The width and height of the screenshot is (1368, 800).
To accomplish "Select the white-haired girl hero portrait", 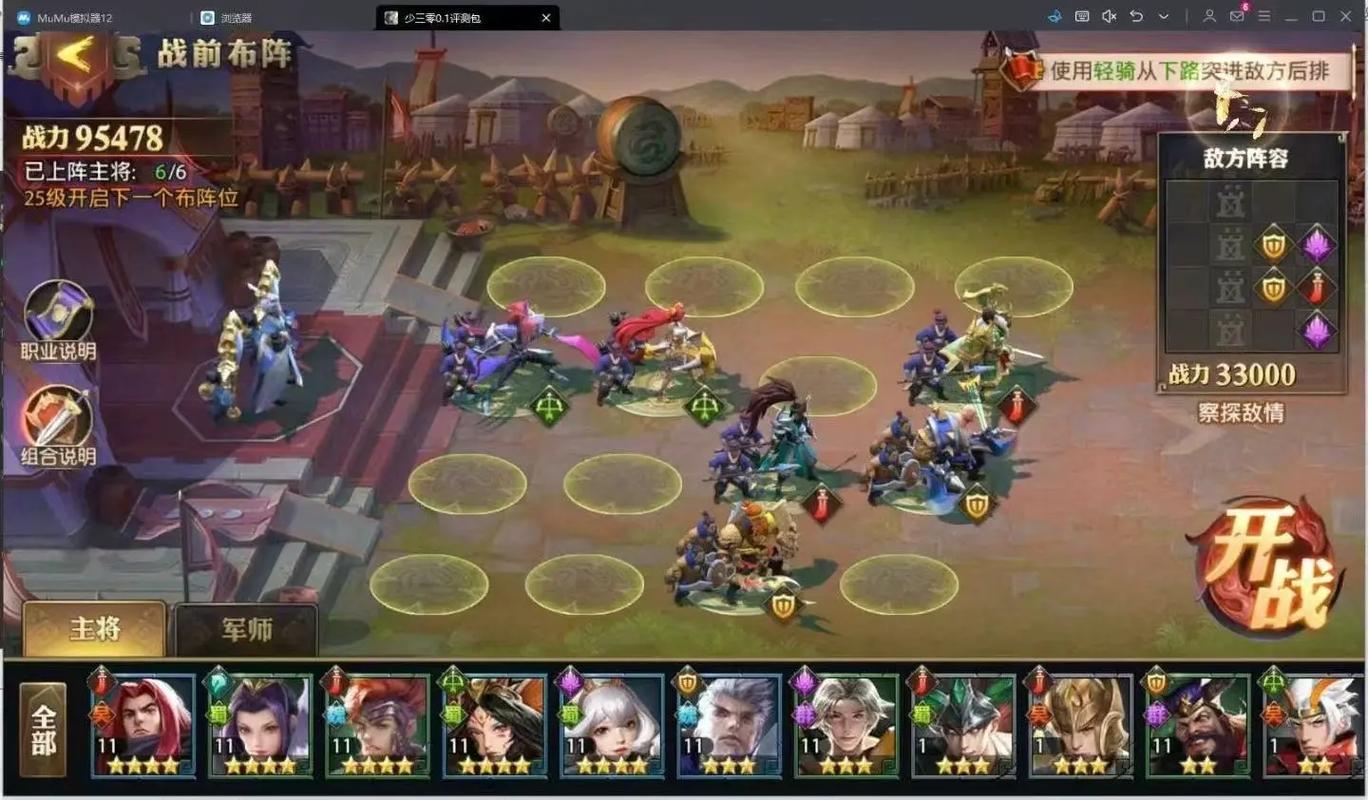I will [x=612, y=724].
